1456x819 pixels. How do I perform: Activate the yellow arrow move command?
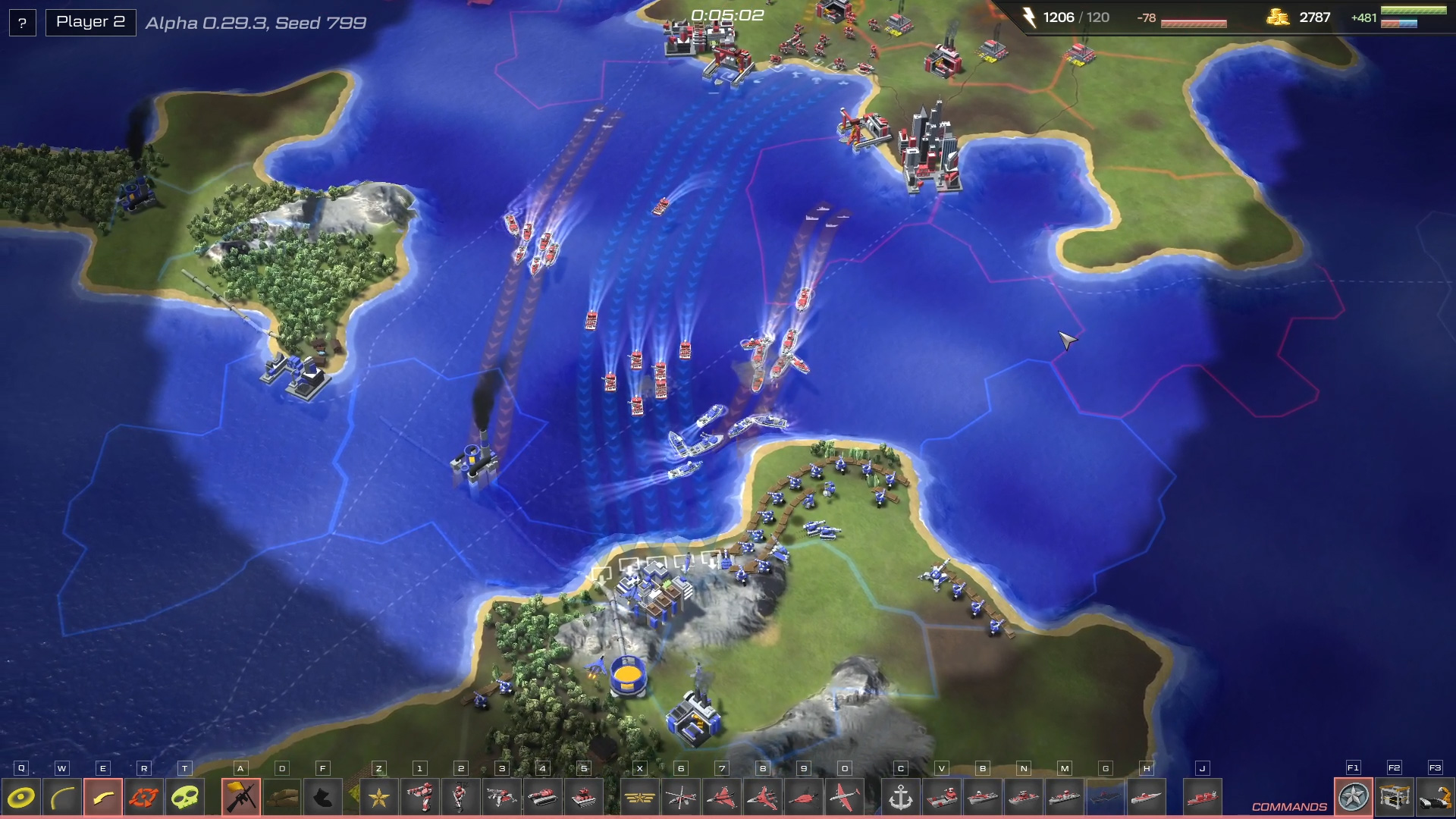103,798
